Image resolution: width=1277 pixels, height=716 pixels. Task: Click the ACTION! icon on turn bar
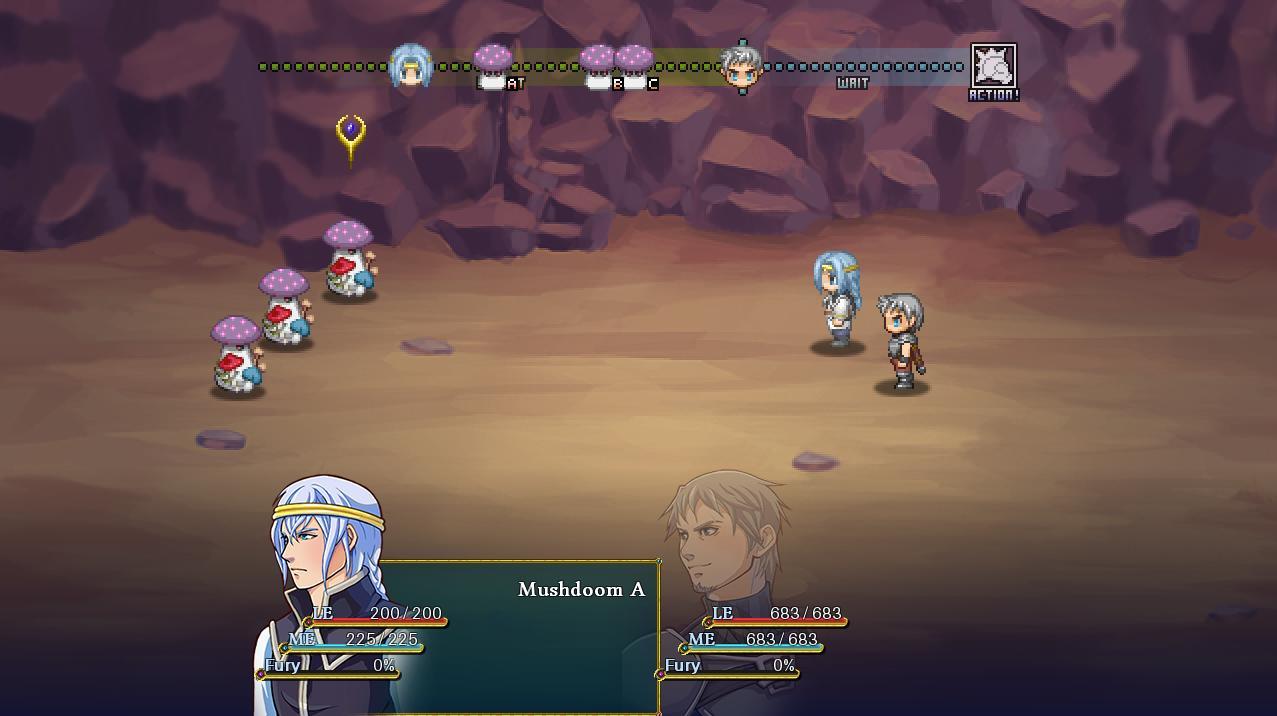[x=994, y=68]
